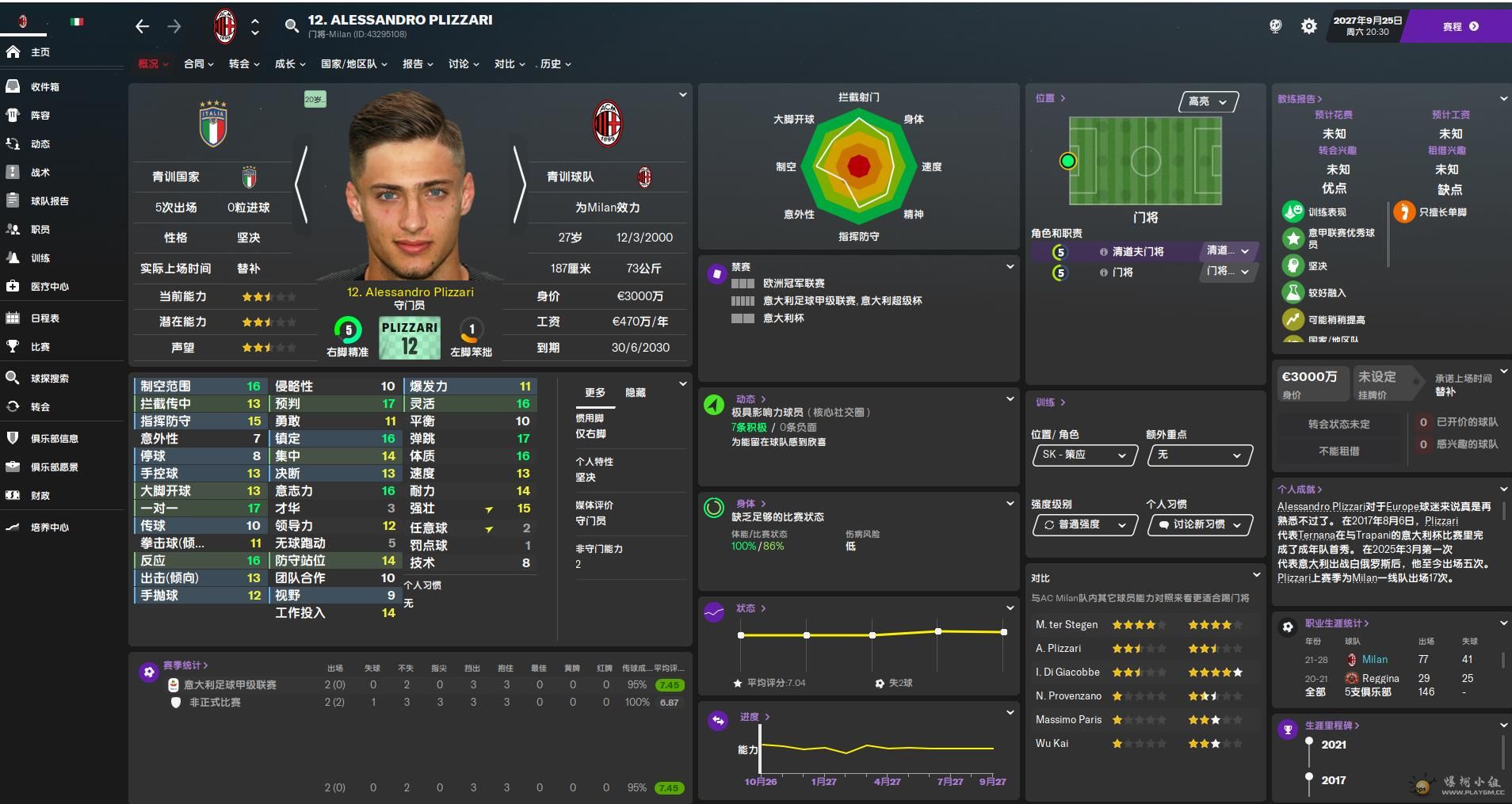This screenshot has height=804, width=1512.
Task: Open the 财政 finances page
Action: pyautogui.click(x=40, y=496)
